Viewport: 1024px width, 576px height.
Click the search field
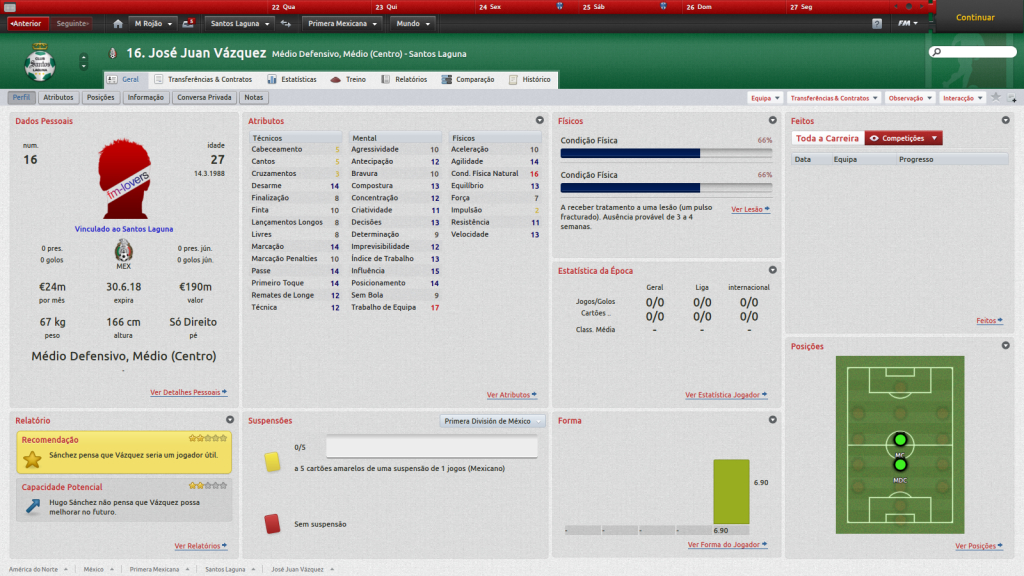pyautogui.click(x=970, y=51)
